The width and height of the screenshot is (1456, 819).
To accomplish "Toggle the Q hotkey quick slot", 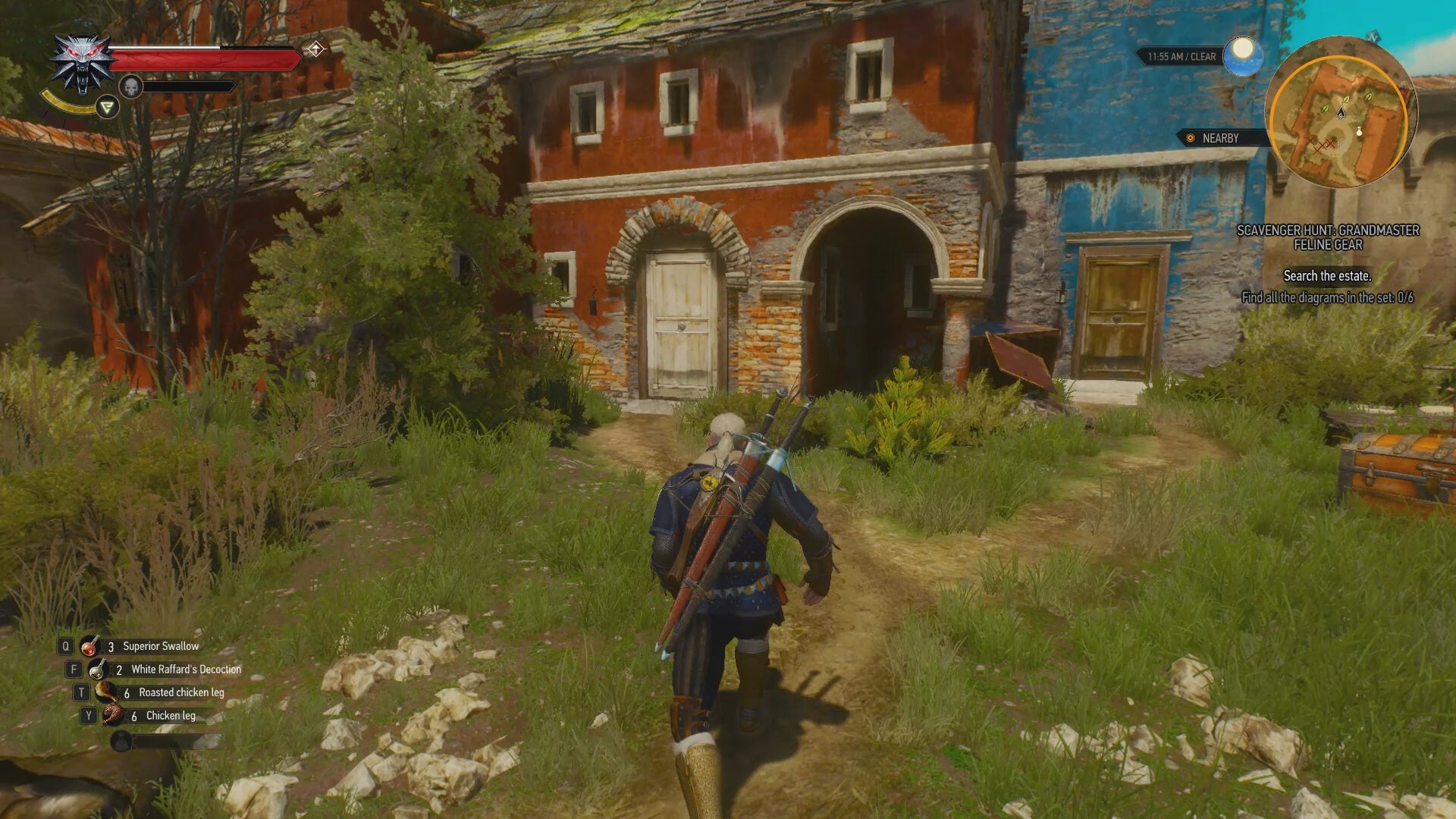I will (x=64, y=645).
